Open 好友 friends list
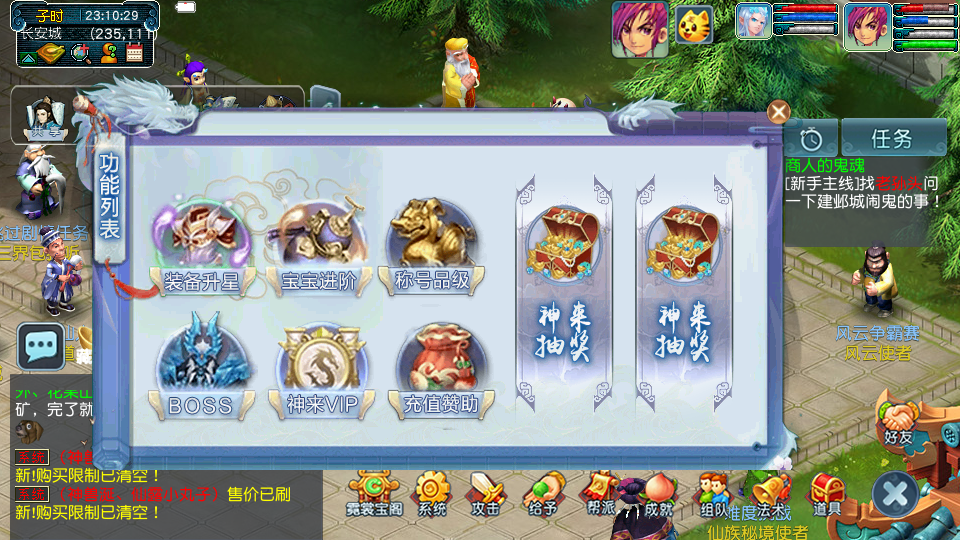Screen dimensions: 960x540 [x=897, y=418]
